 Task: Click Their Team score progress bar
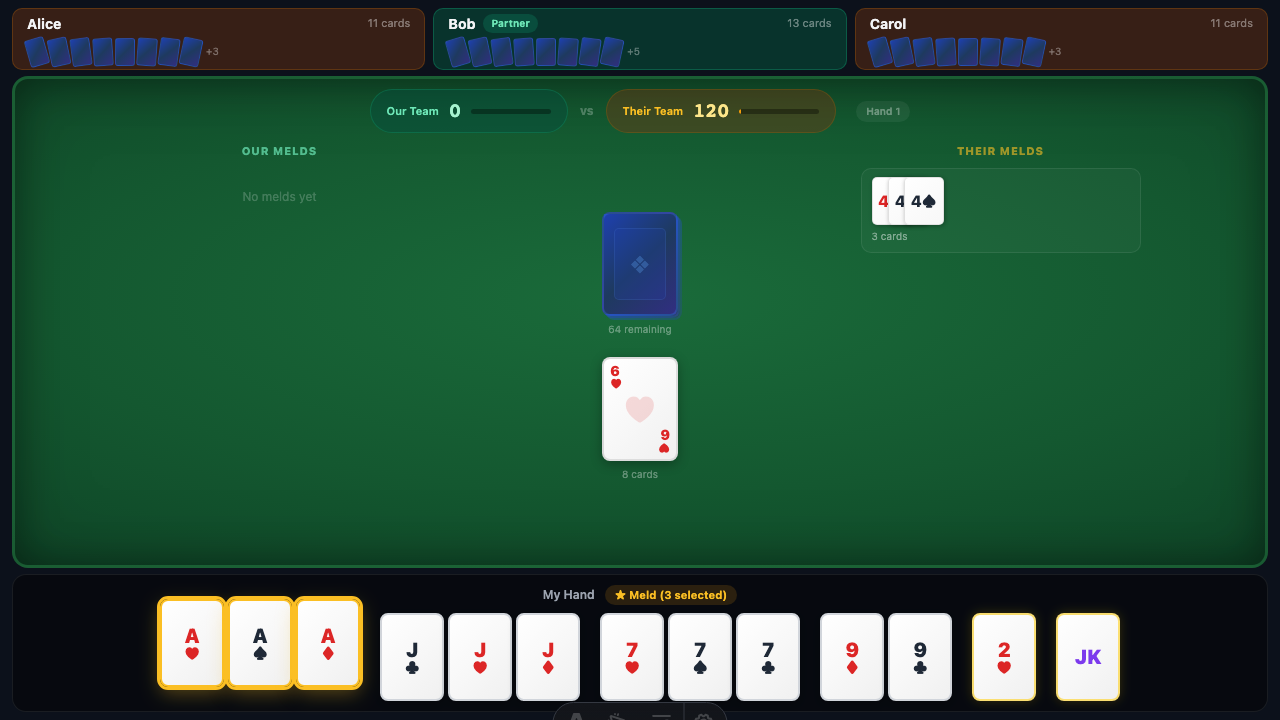(778, 111)
